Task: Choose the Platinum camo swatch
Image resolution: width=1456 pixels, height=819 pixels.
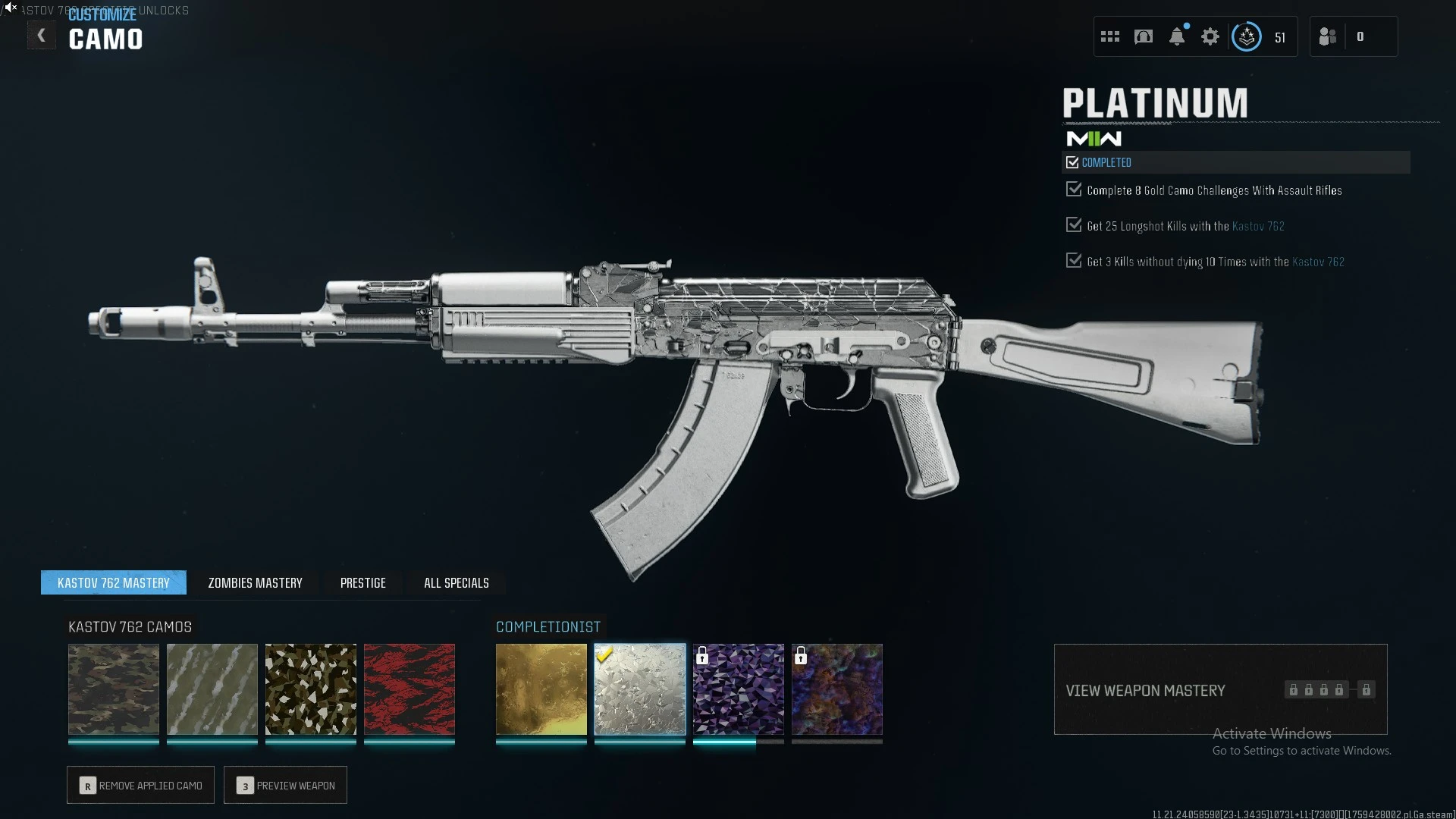Action: [x=640, y=689]
